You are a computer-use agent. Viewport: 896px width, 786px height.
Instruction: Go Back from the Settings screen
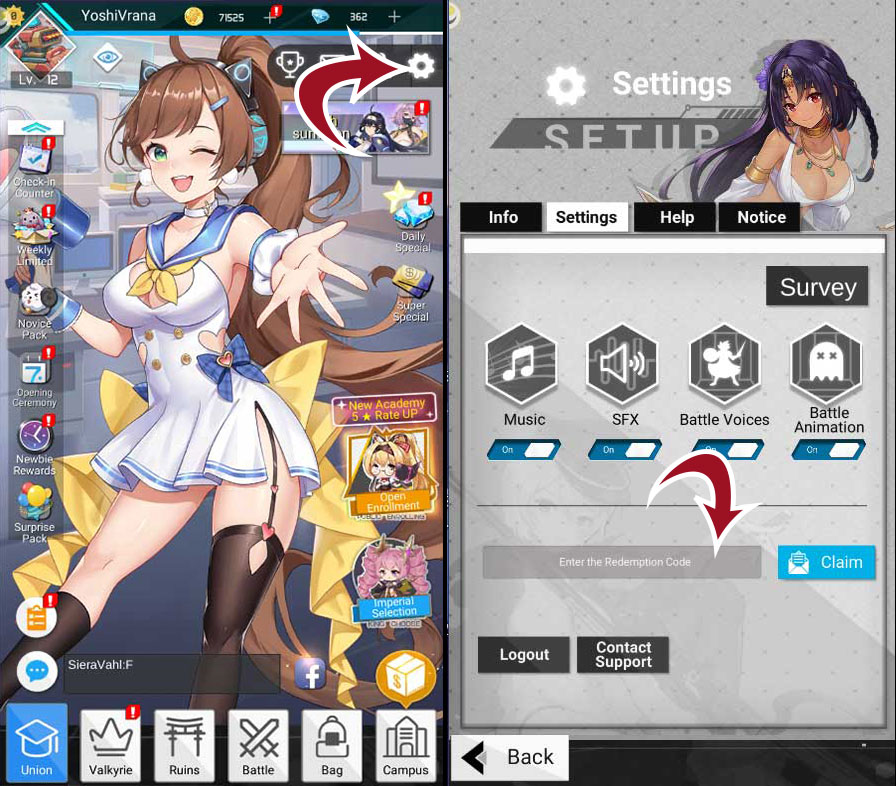pos(510,757)
